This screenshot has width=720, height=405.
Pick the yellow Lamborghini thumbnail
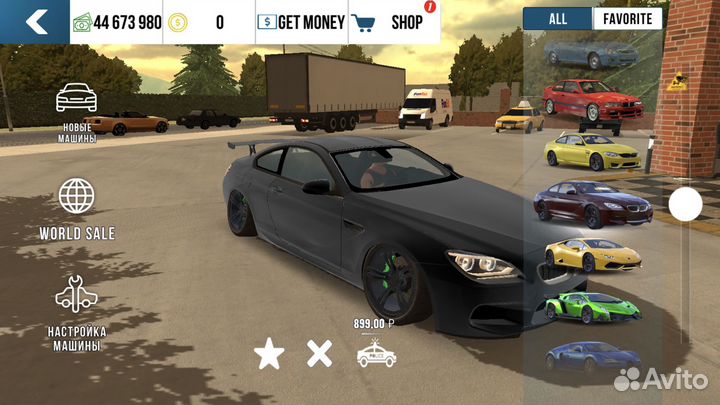[591, 255]
